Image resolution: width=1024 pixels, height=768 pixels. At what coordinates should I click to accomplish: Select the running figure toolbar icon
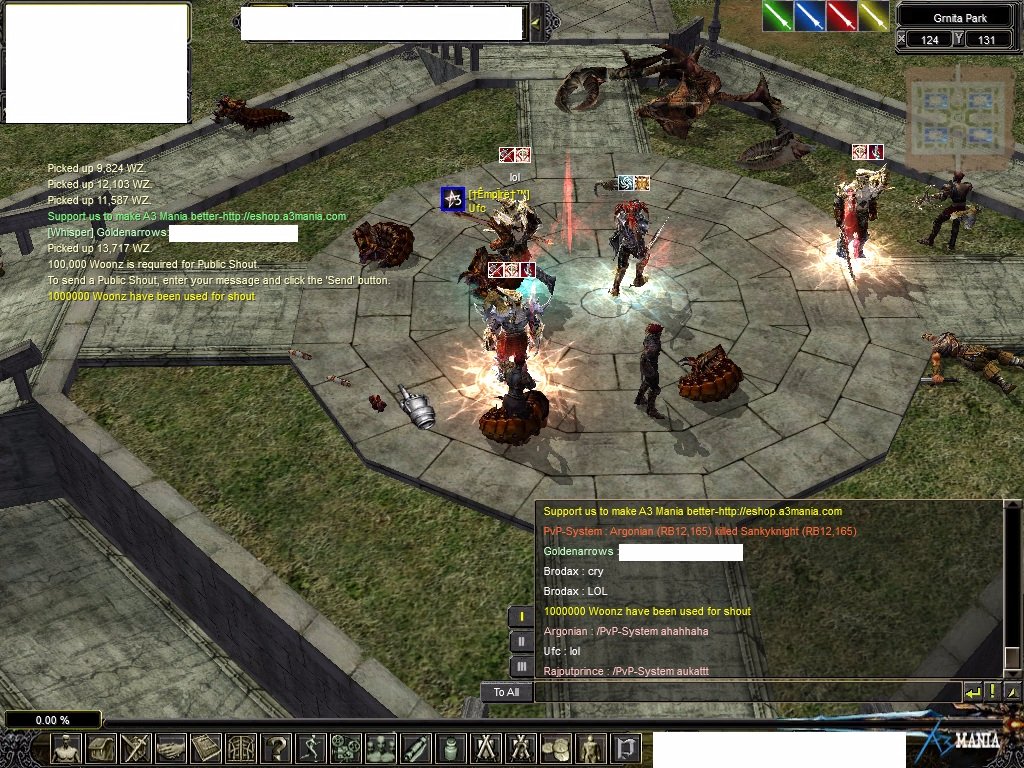[310, 748]
